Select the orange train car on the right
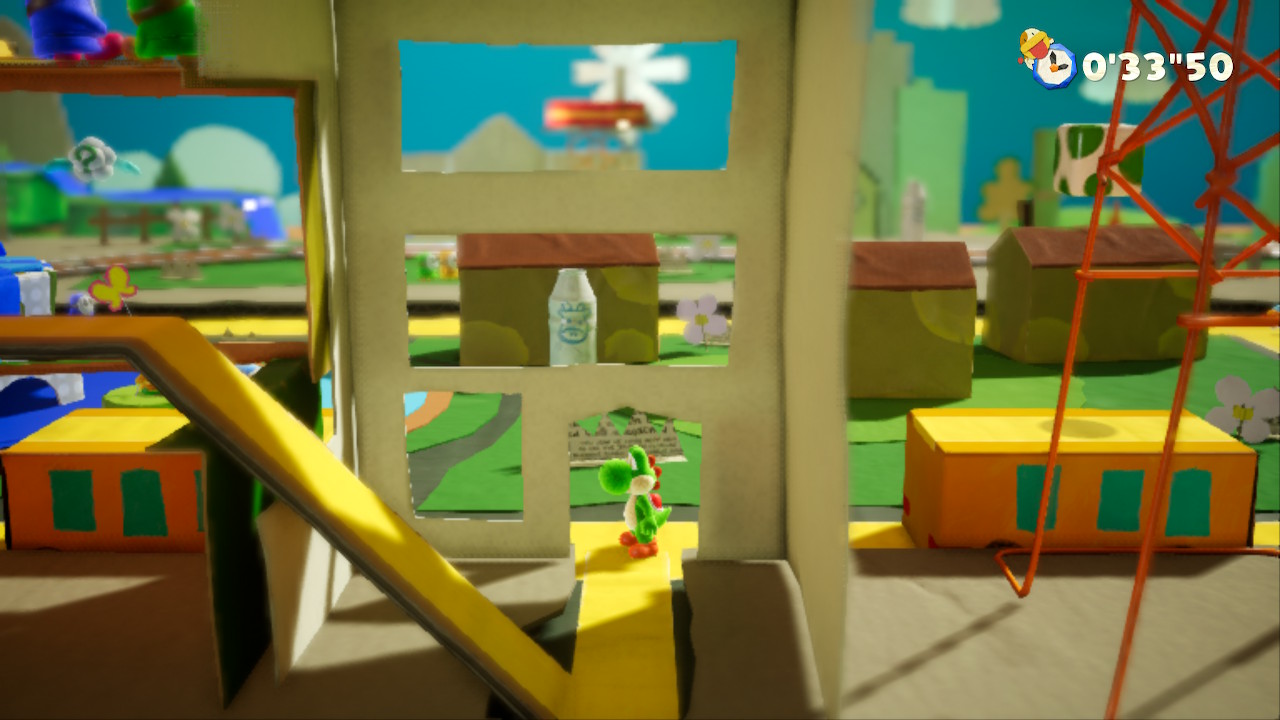Image resolution: width=1280 pixels, height=720 pixels. [1080, 490]
